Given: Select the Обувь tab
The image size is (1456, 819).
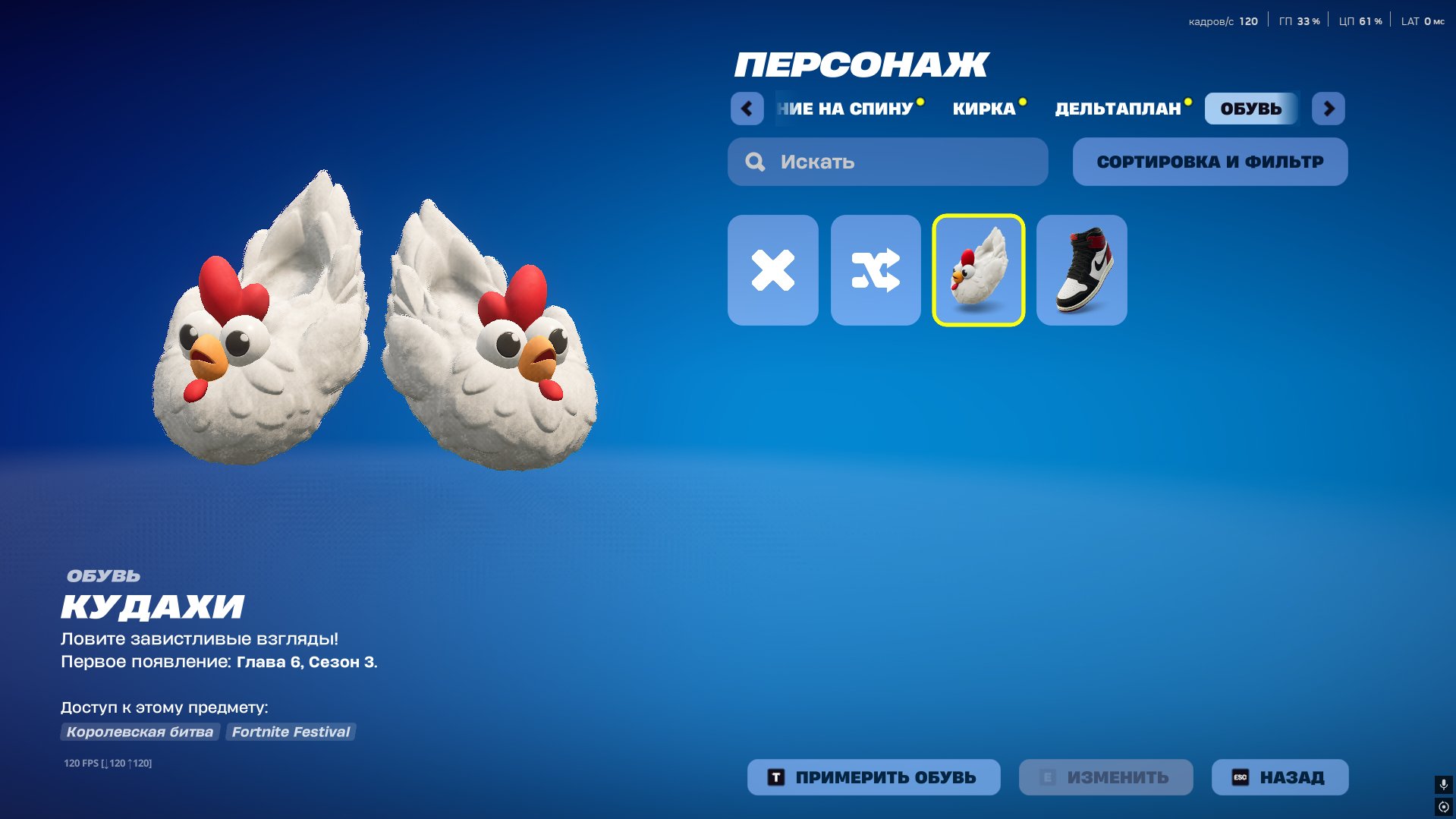Looking at the screenshot, I should coord(1250,109).
